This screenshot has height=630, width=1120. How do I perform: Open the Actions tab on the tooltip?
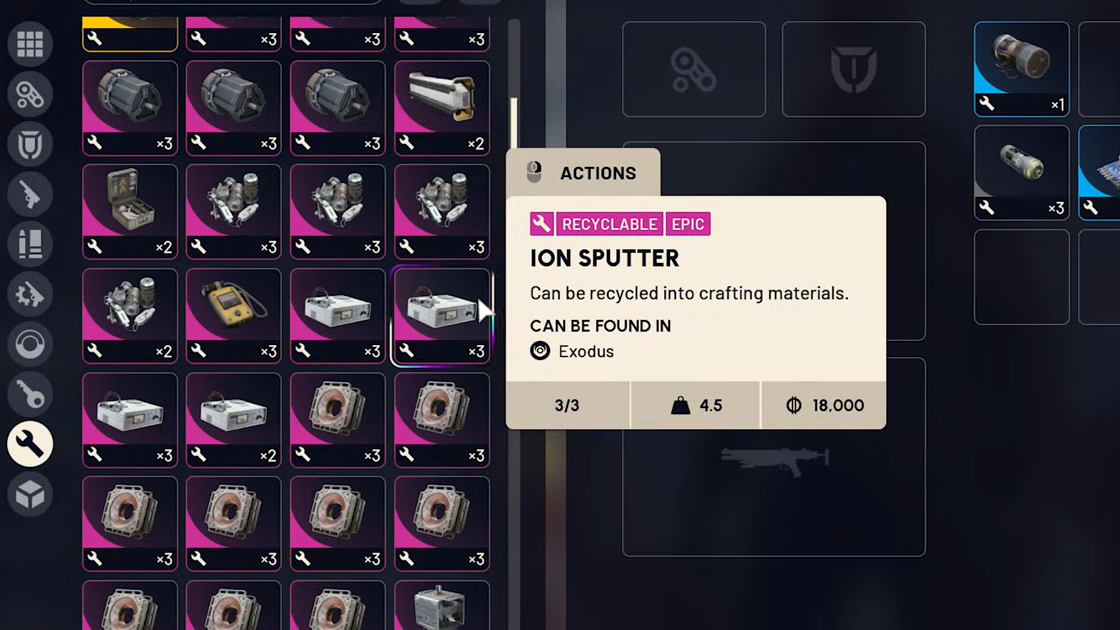click(x=583, y=173)
